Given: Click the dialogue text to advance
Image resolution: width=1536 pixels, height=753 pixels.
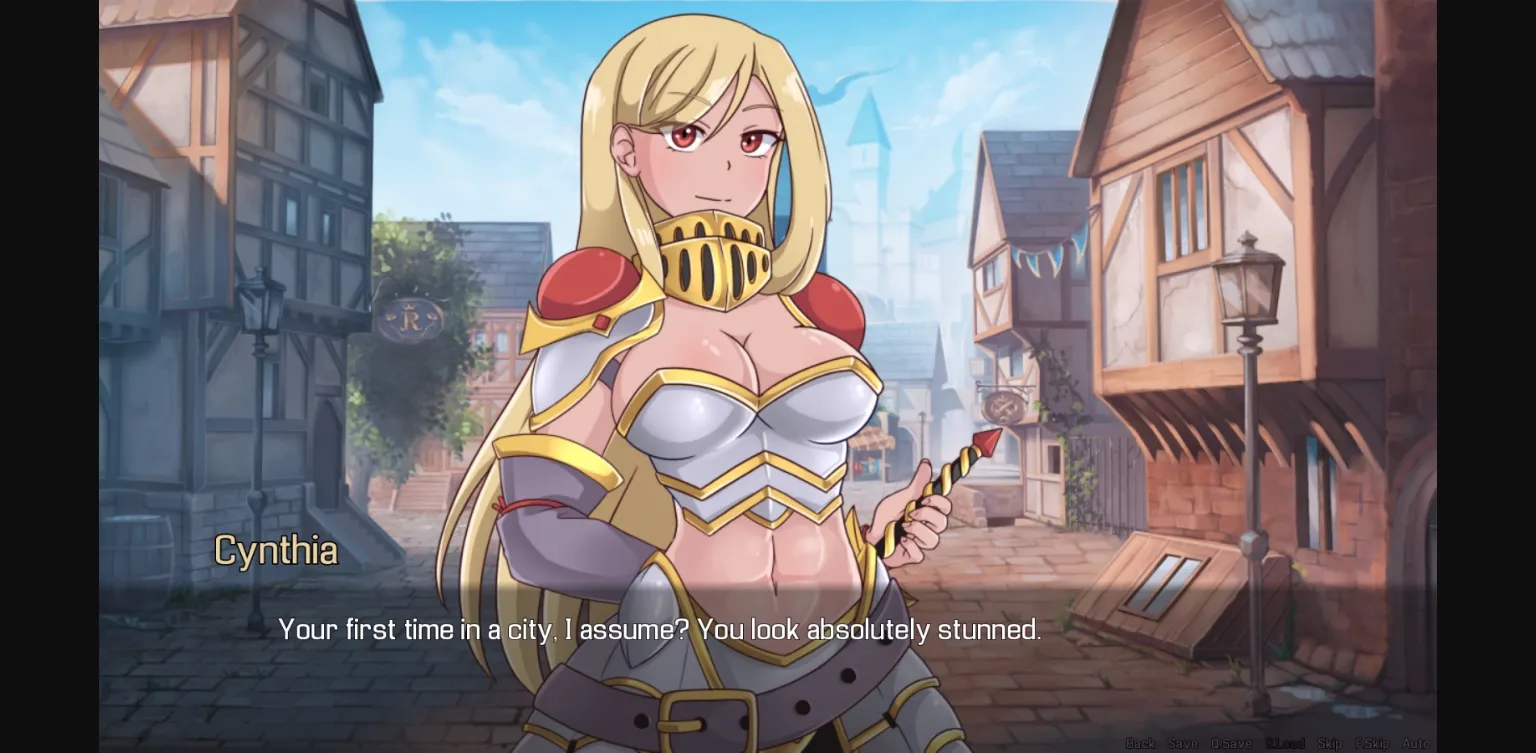Looking at the screenshot, I should coord(659,630).
